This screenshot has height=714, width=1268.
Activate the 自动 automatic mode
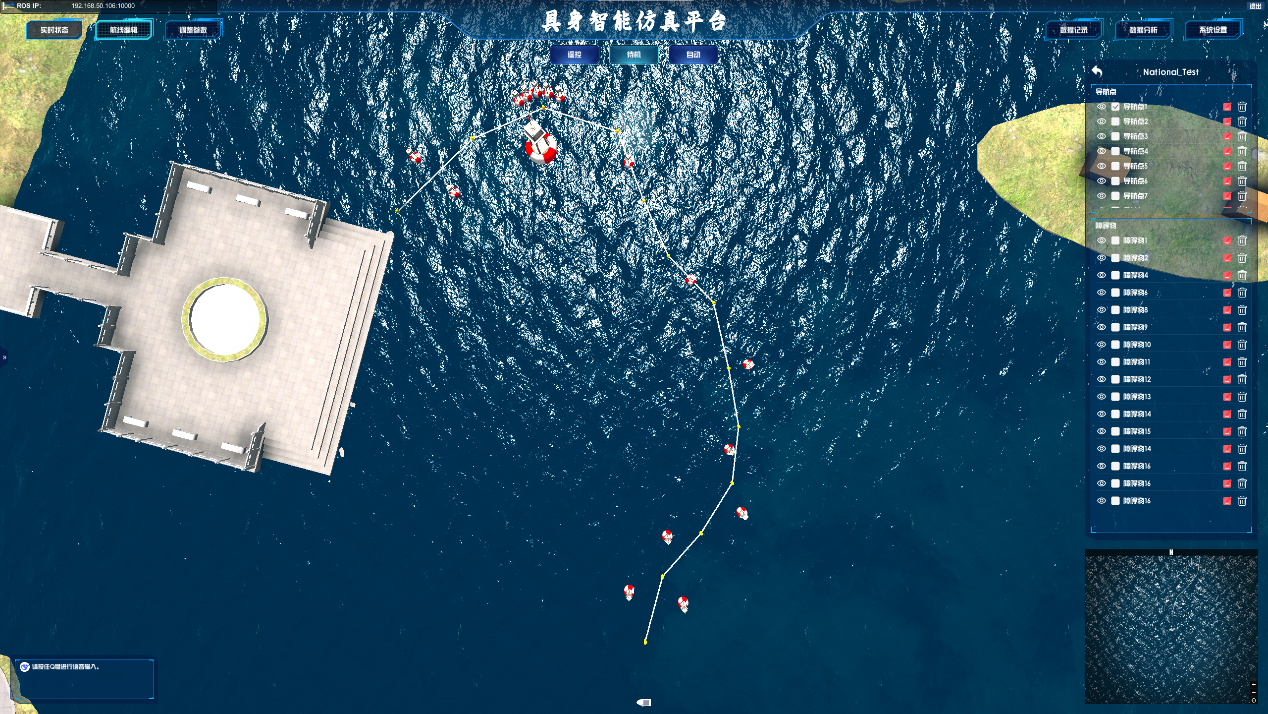point(693,54)
